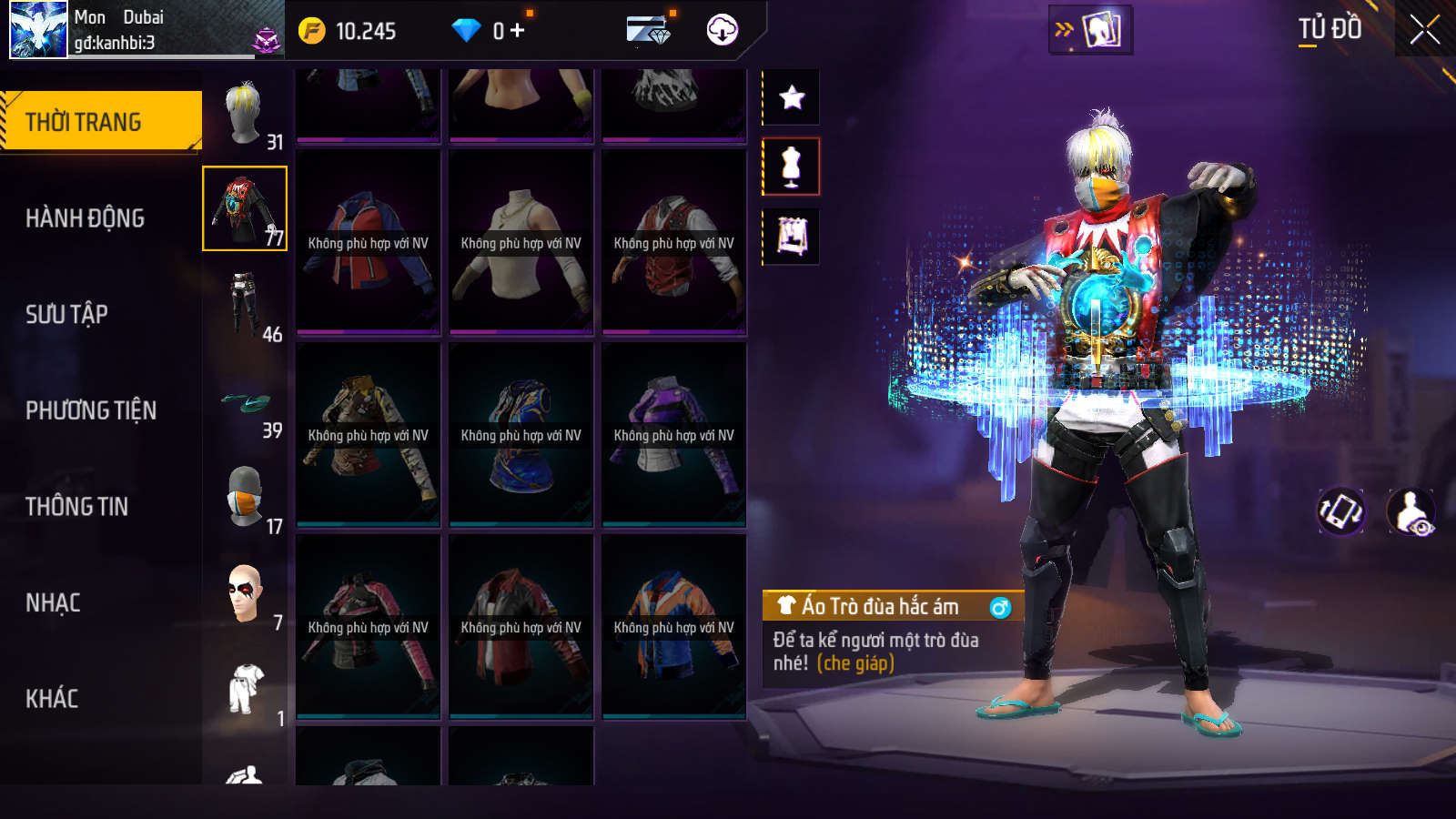The height and width of the screenshot is (819, 1456).
Task: Select the face paint category with 7 items
Action: pos(245,593)
